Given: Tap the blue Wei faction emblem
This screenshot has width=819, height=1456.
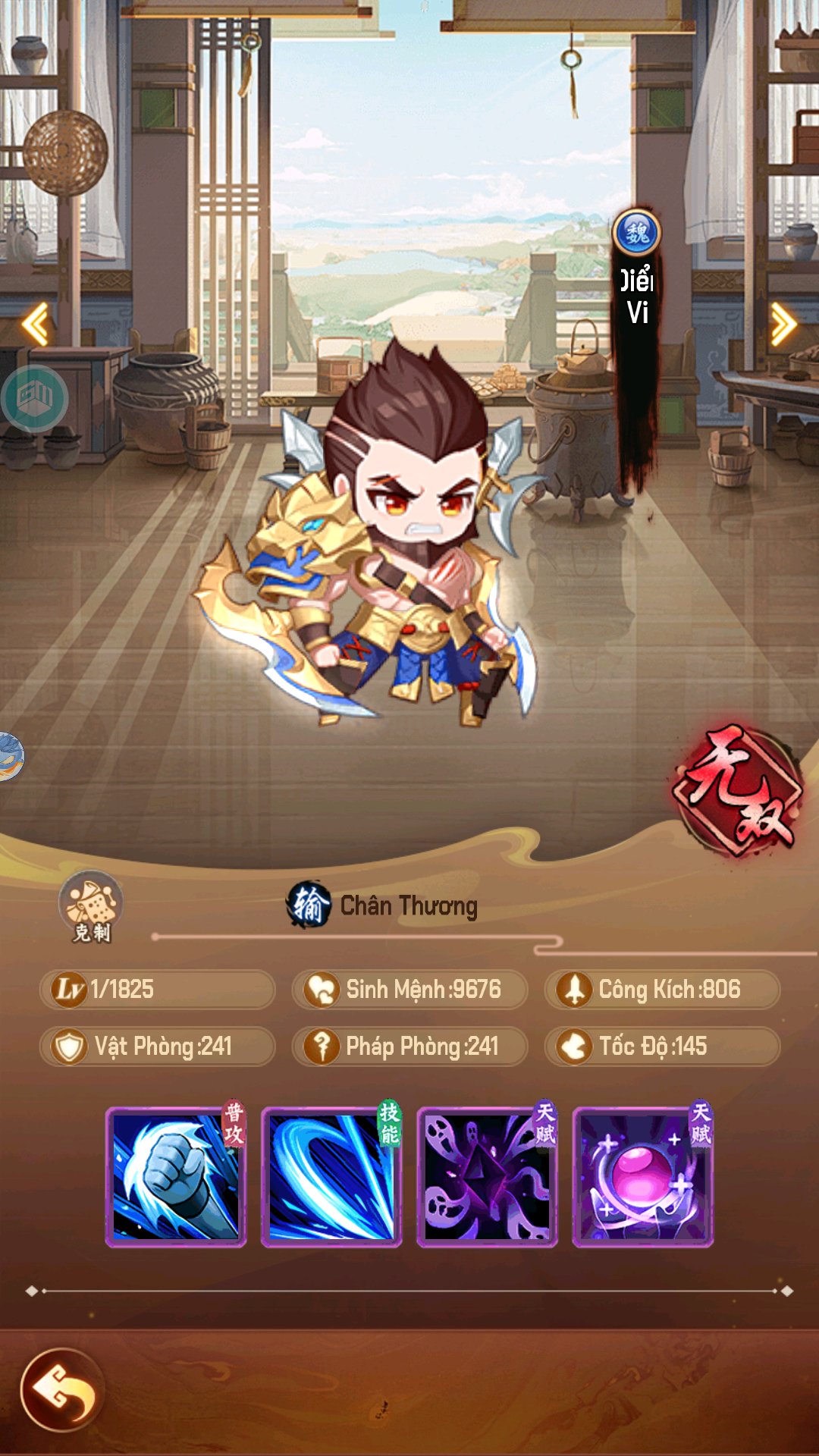Looking at the screenshot, I should coord(636,233).
